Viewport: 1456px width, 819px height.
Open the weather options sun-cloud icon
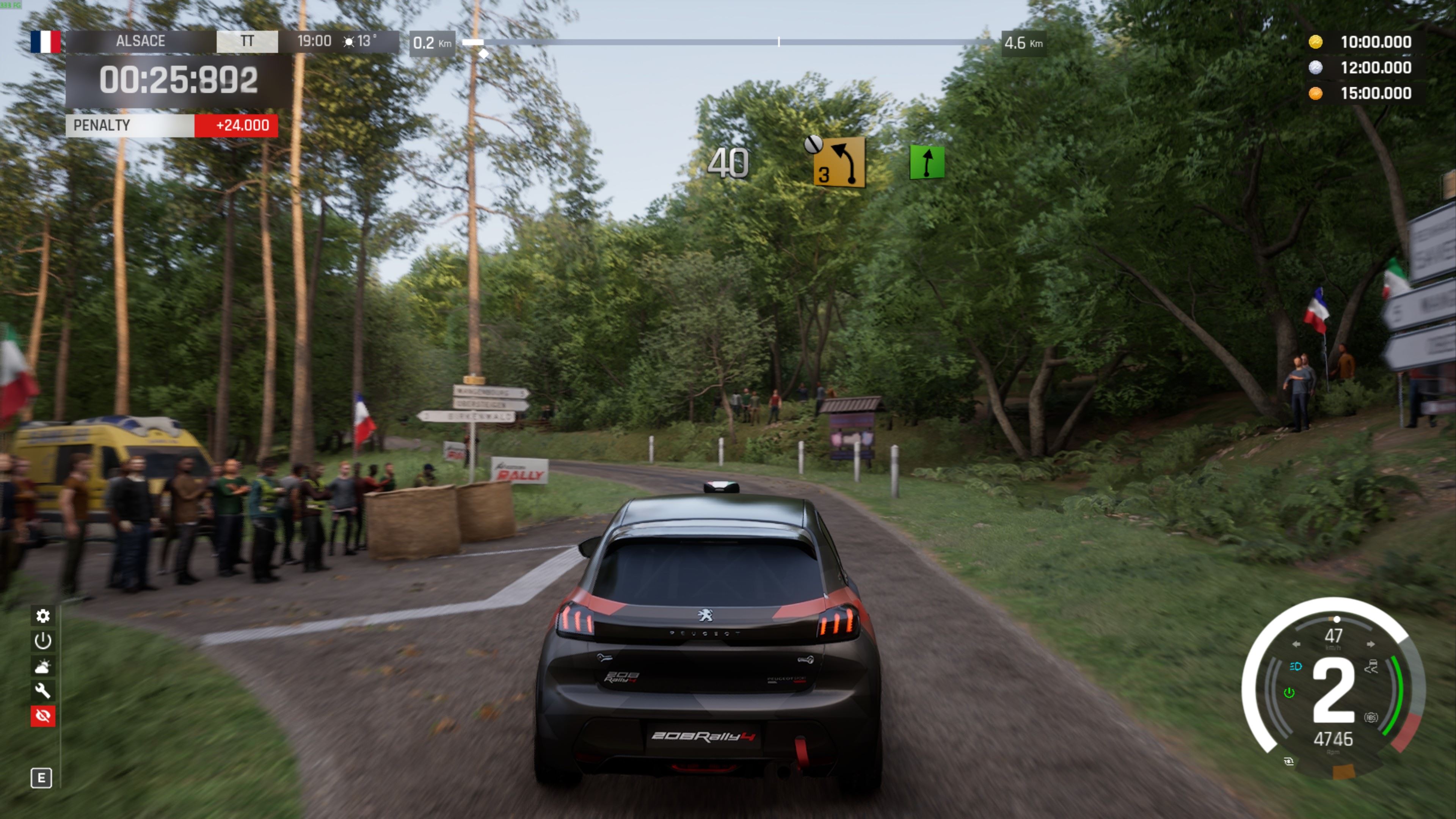click(43, 667)
